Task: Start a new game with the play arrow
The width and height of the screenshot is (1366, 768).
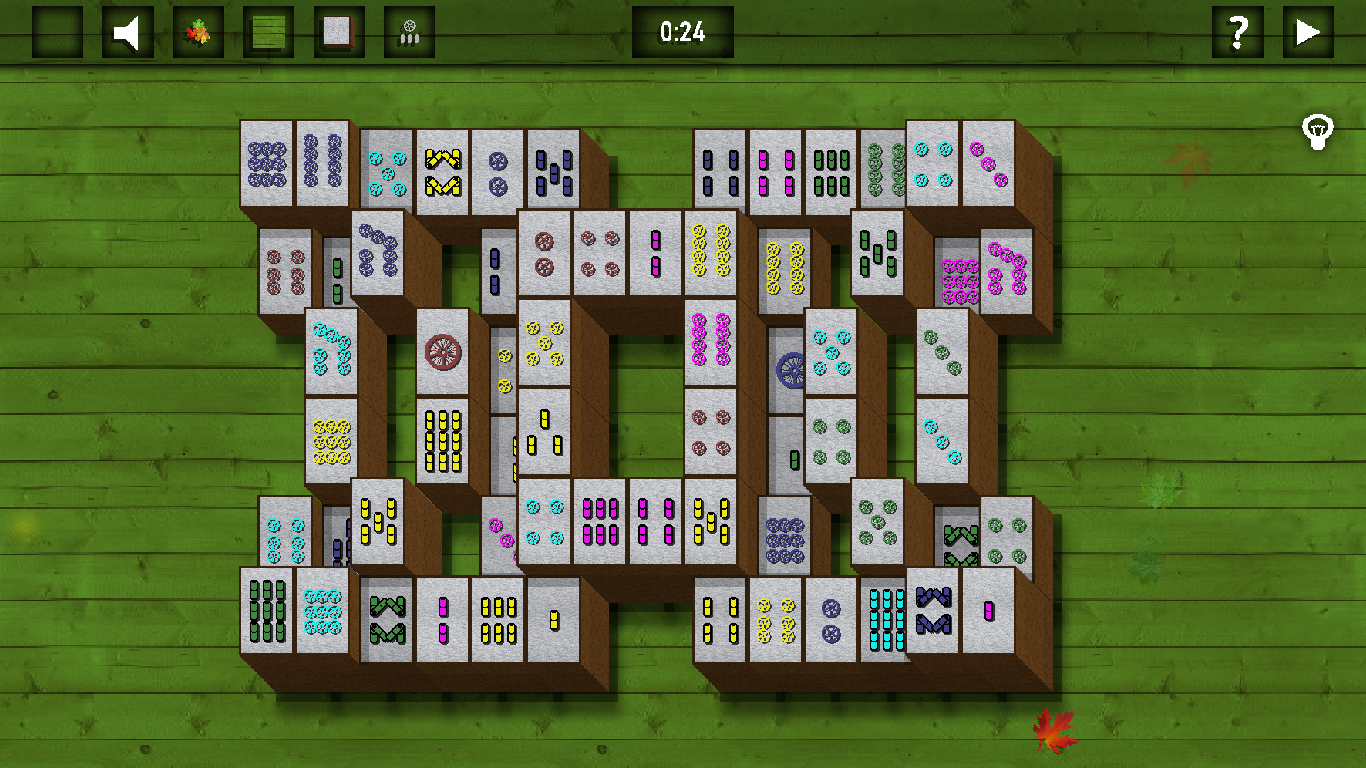Action: point(1308,31)
